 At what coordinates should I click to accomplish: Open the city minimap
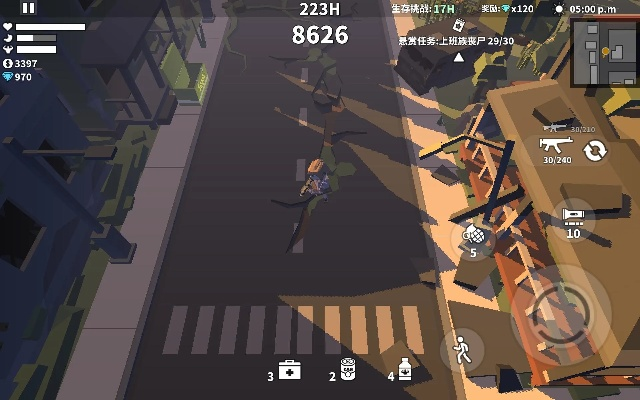[604, 52]
